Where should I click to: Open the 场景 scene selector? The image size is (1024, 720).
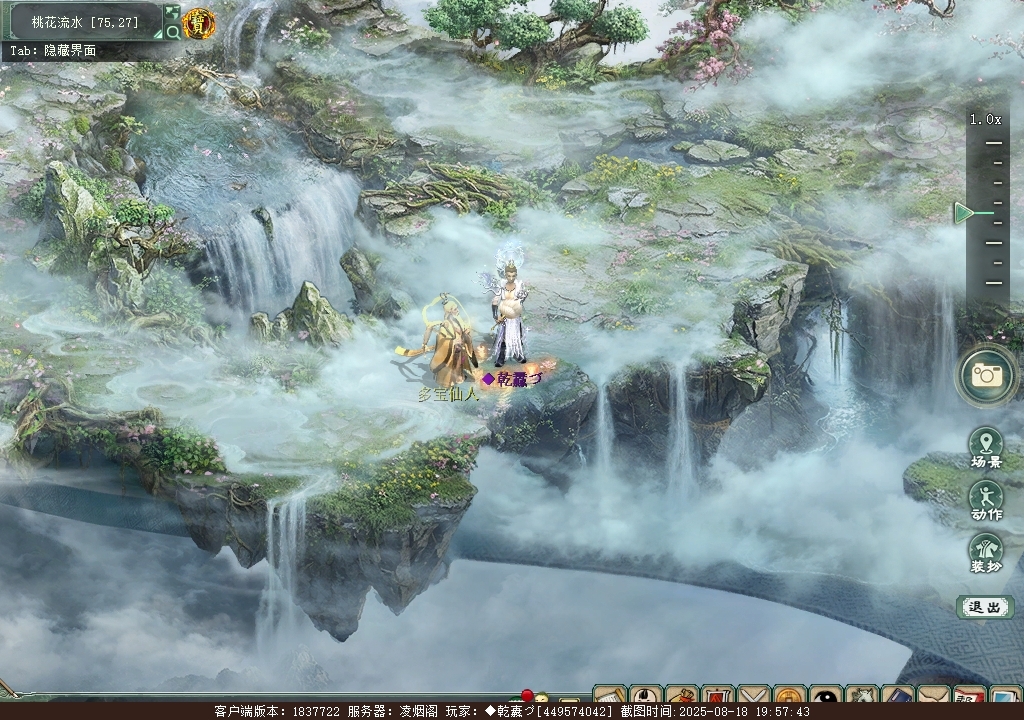point(986,448)
